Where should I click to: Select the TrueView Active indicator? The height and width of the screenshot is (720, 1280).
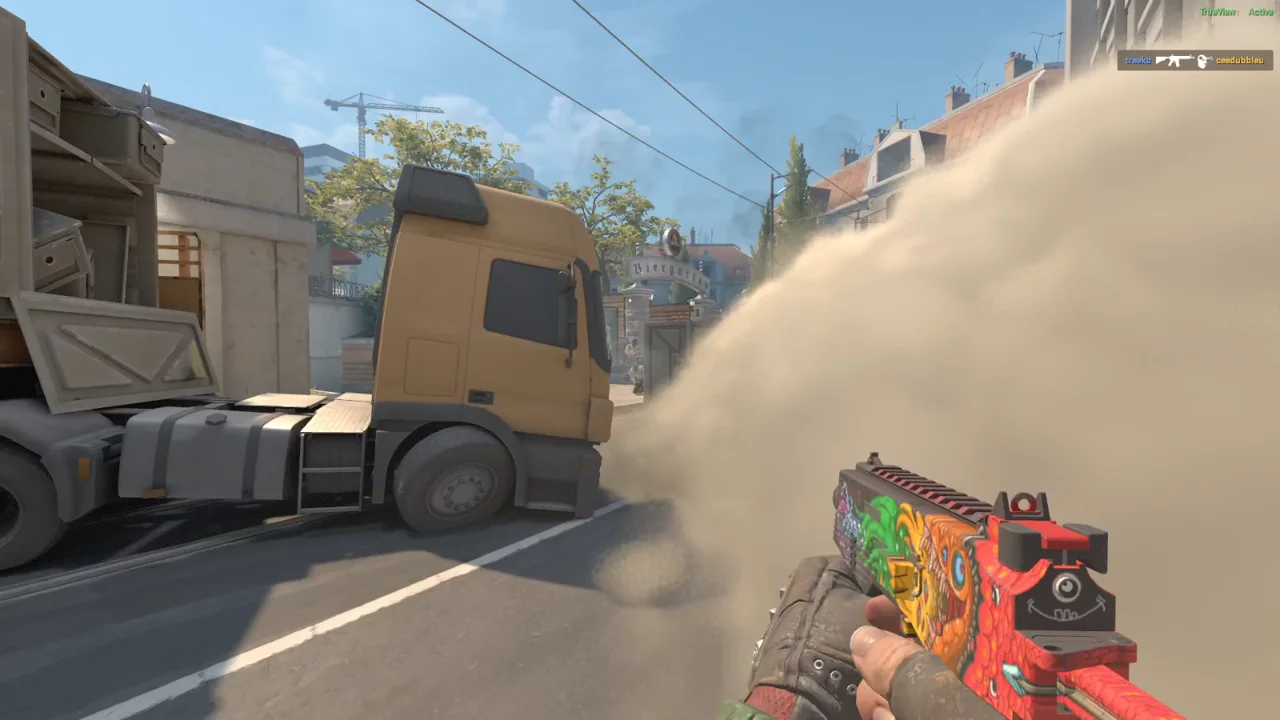pyautogui.click(x=1236, y=12)
